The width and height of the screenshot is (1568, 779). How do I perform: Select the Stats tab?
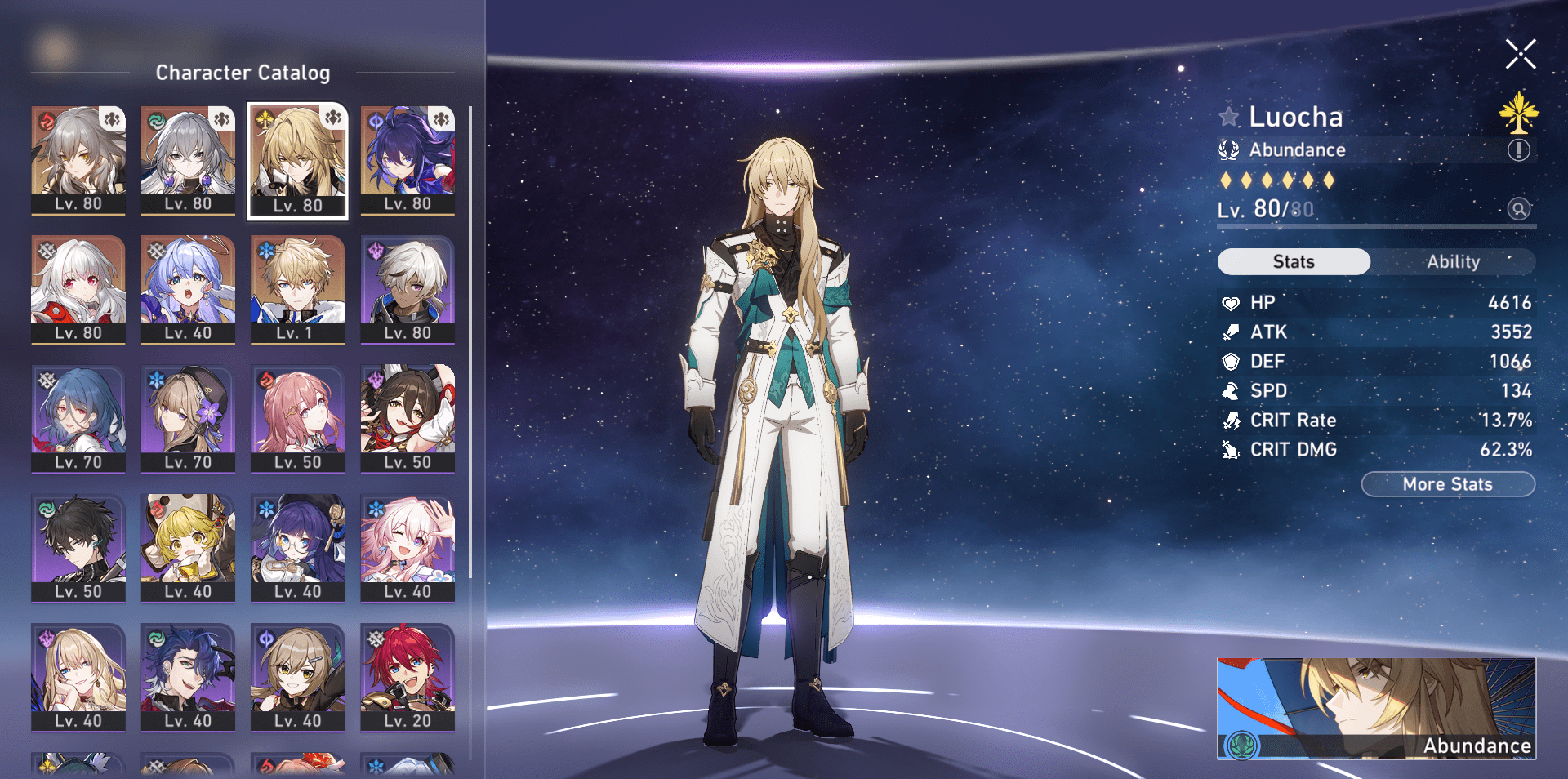click(1294, 261)
